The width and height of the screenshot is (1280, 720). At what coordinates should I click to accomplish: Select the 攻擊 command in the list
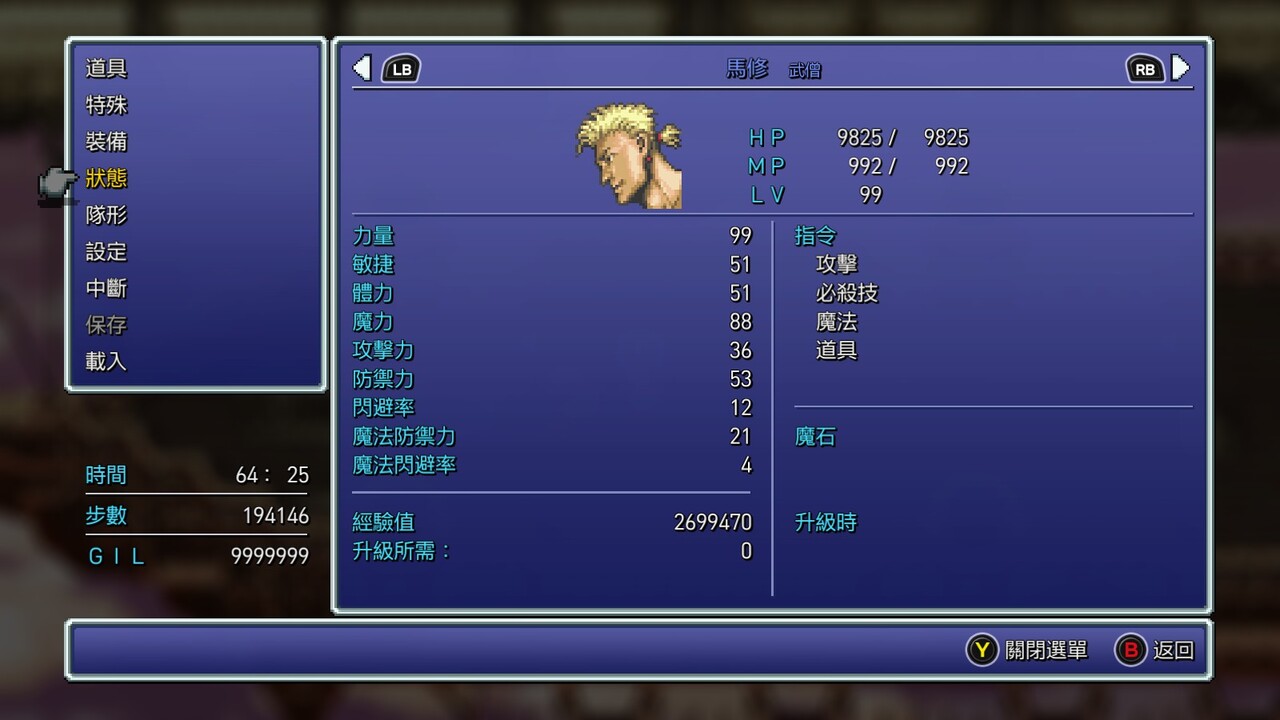click(837, 265)
